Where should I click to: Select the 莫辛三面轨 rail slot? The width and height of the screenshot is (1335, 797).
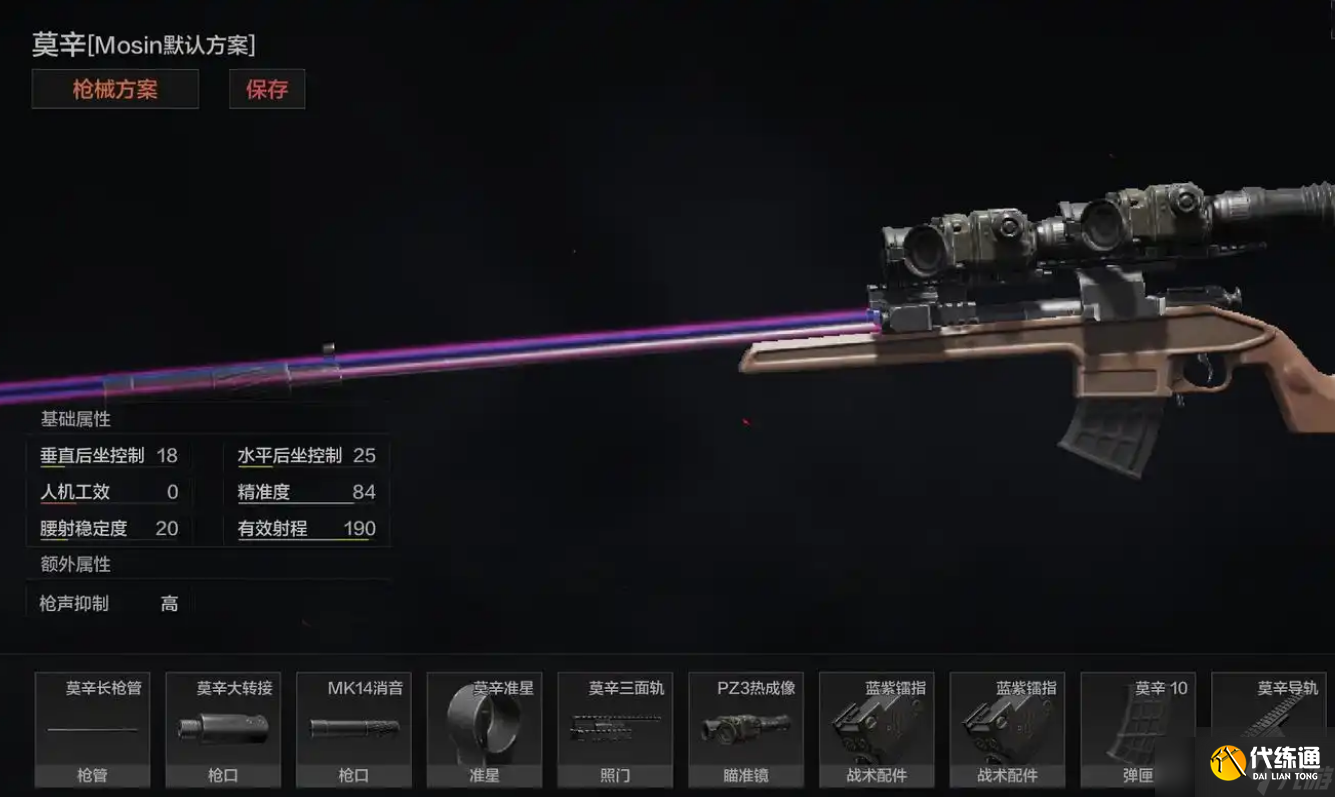point(615,729)
